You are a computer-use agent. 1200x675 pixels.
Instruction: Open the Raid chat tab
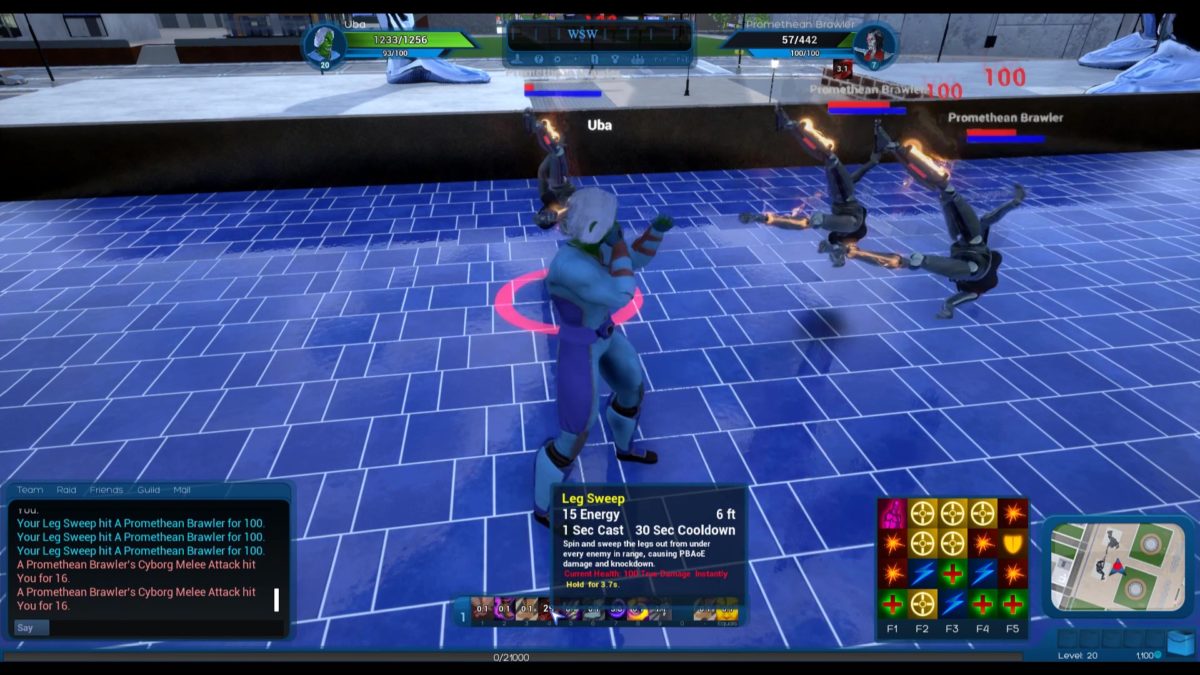[x=66, y=490]
